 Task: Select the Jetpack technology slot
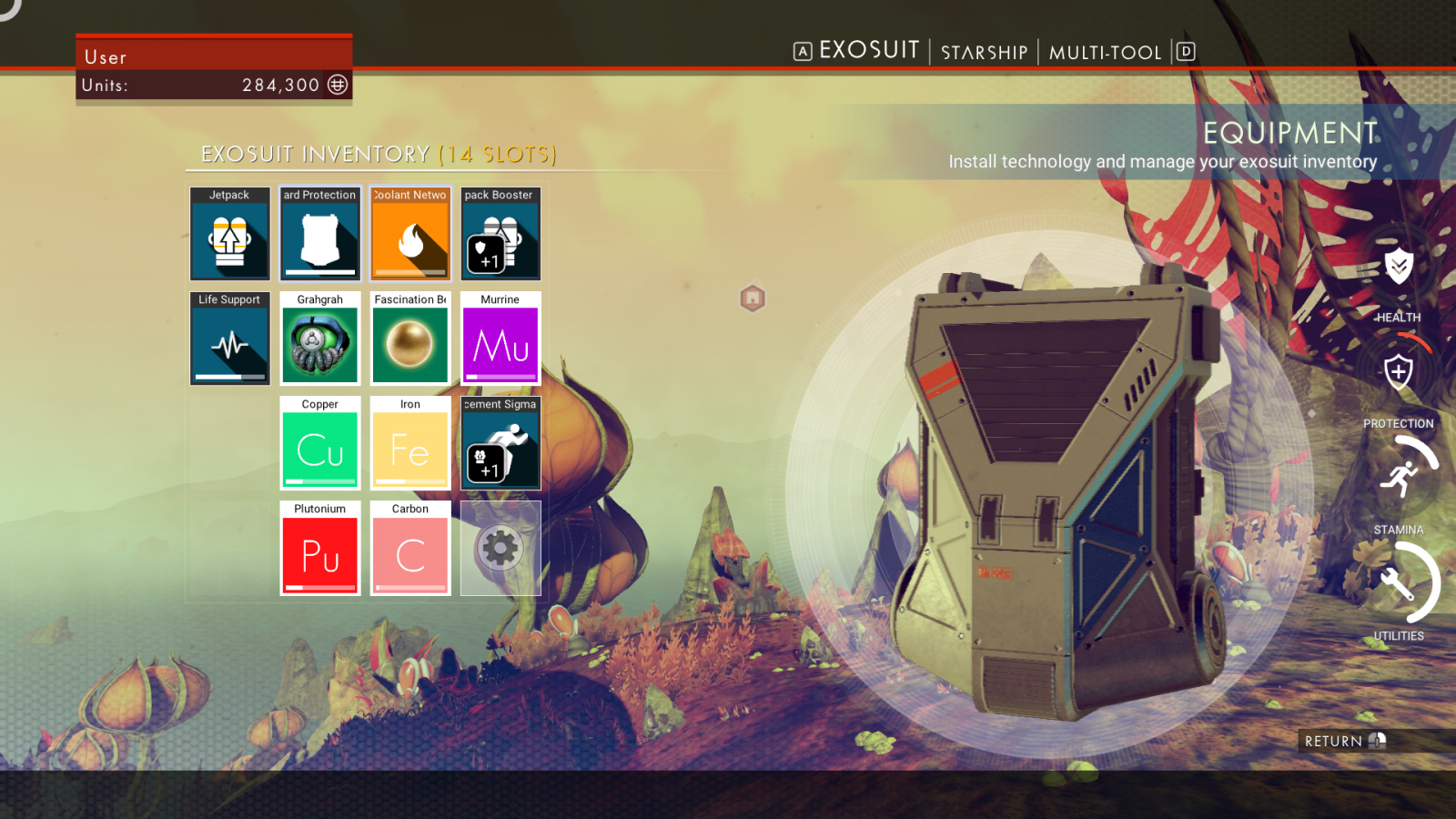229,235
